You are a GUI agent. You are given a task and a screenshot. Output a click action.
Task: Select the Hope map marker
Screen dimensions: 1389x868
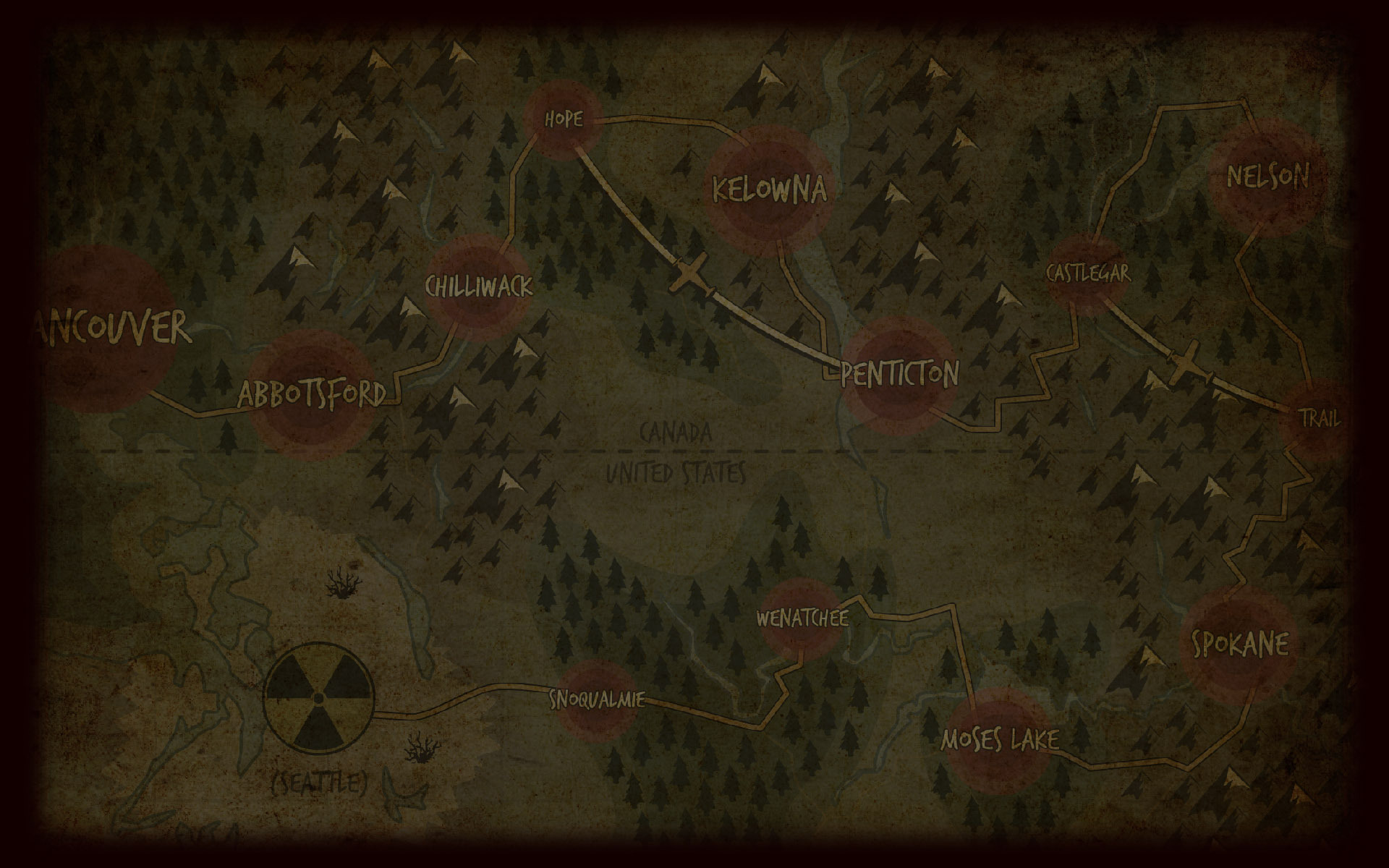pyautogui.click(x=563, y=119)
